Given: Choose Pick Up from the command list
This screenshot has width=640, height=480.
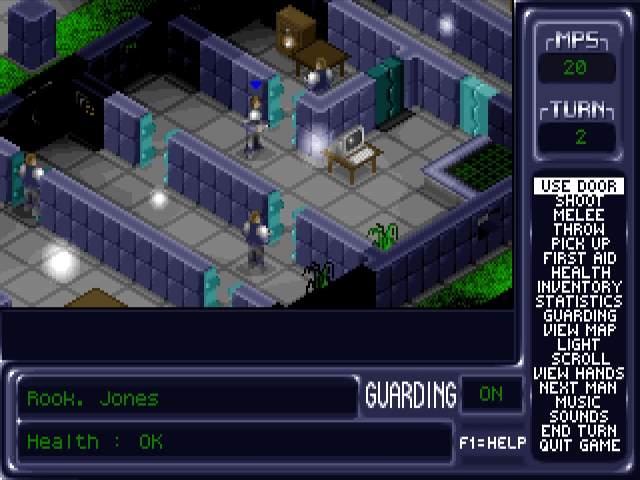Looking at the screenshot, I should pyautogui.click(x=579, y=244).
